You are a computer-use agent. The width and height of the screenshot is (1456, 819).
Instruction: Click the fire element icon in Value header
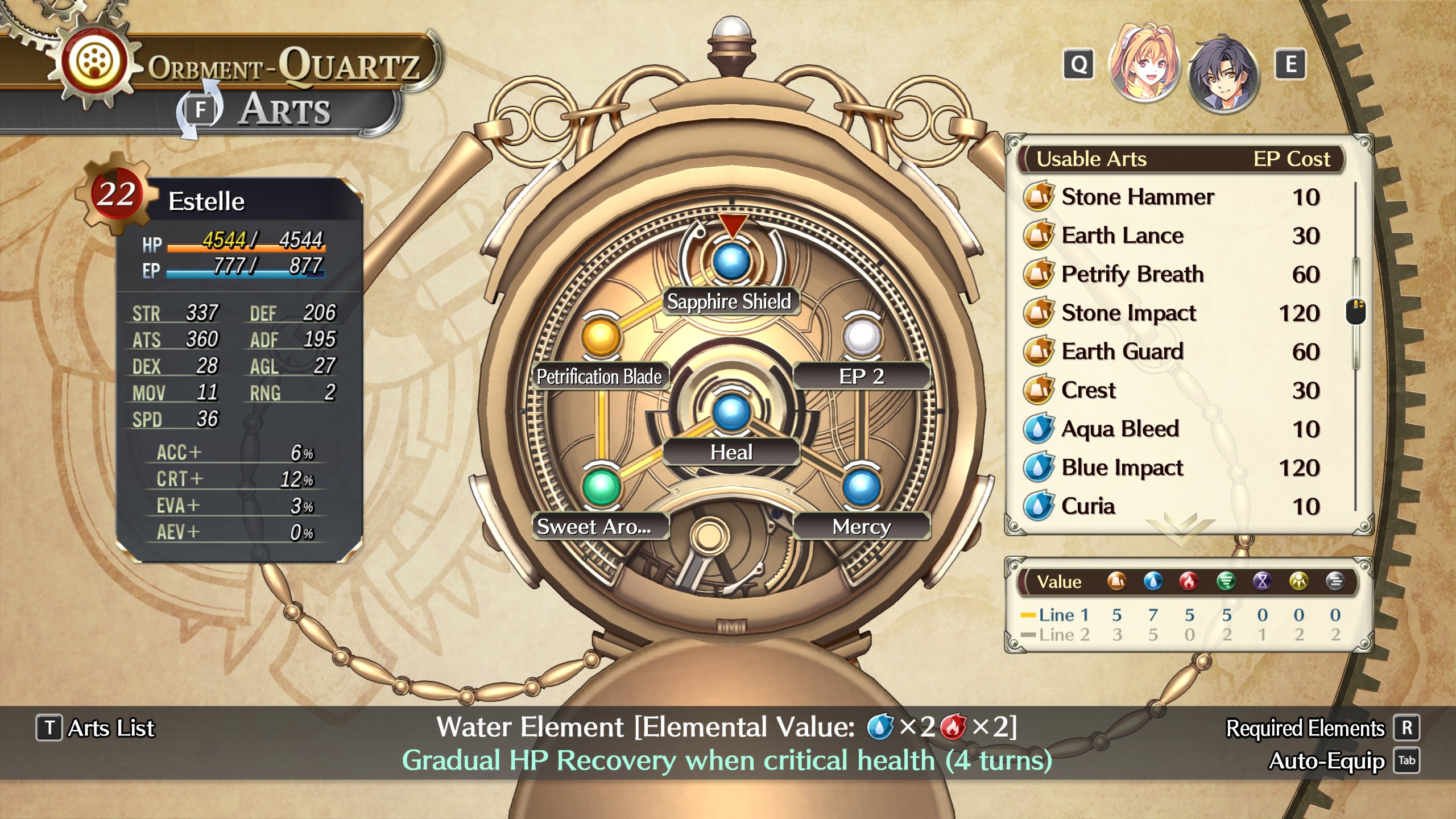point(1188,581)
